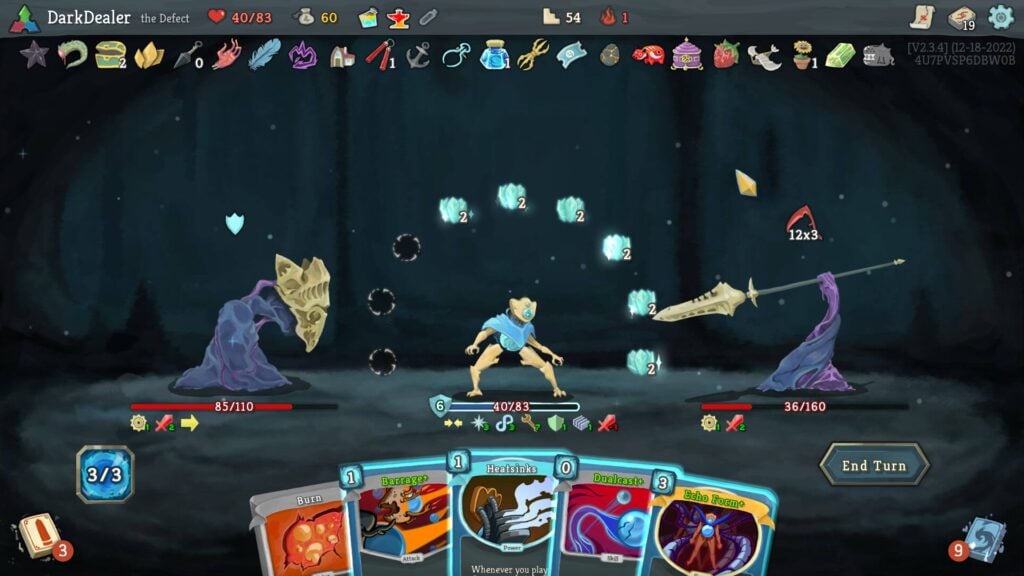
Task: Inspect the anchor relic
Action: (418, 54)
